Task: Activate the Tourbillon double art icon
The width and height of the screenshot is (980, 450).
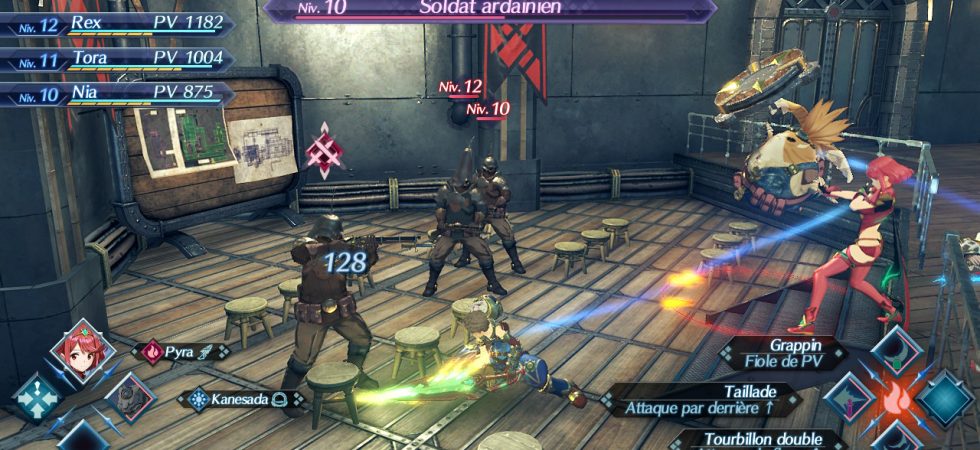Action: (x=896, y=437)
